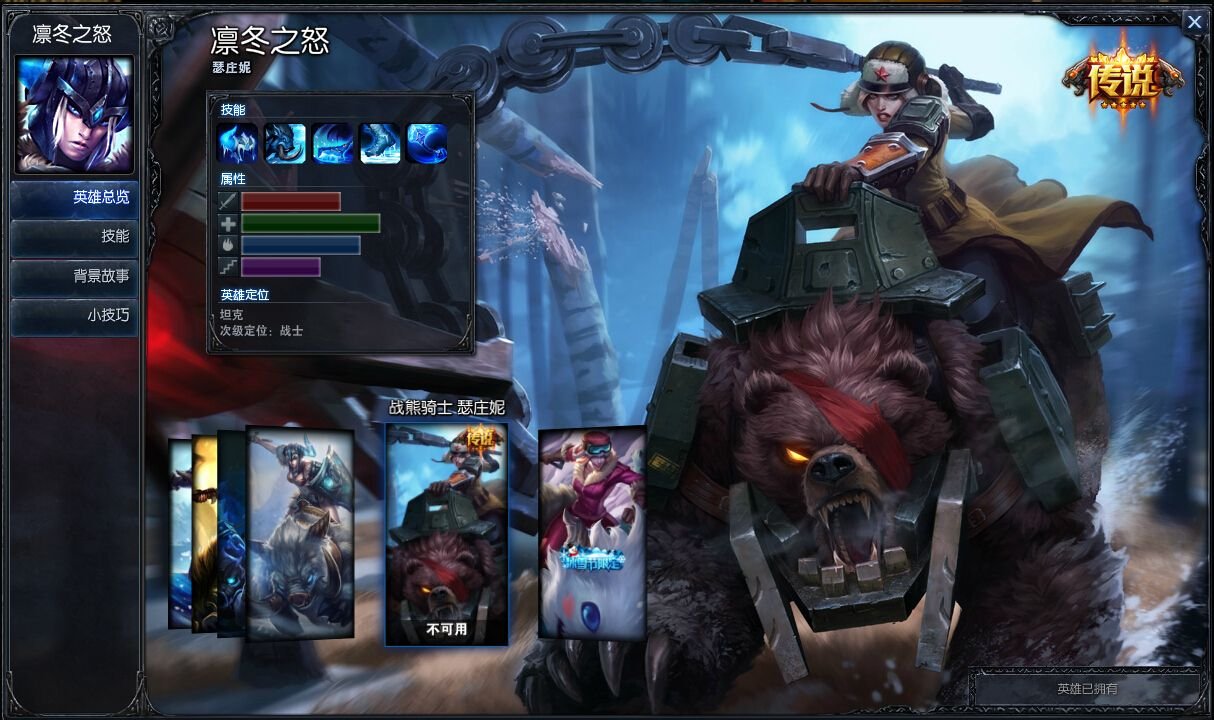
Task: Click Sejuani's champion portrait
Action: click(74, 113)
